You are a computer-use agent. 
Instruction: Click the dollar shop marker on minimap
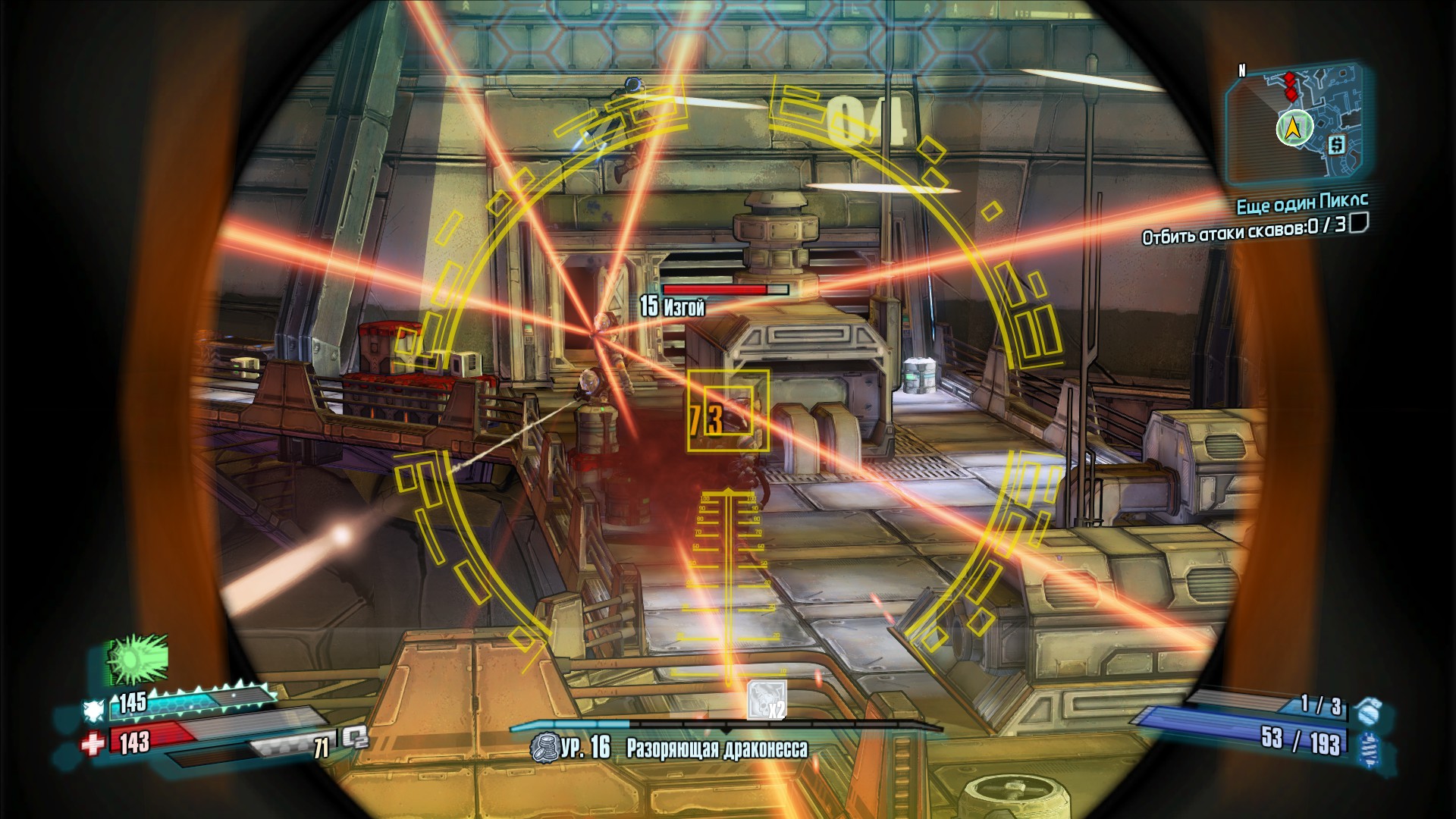click(x=1336, y=143)
